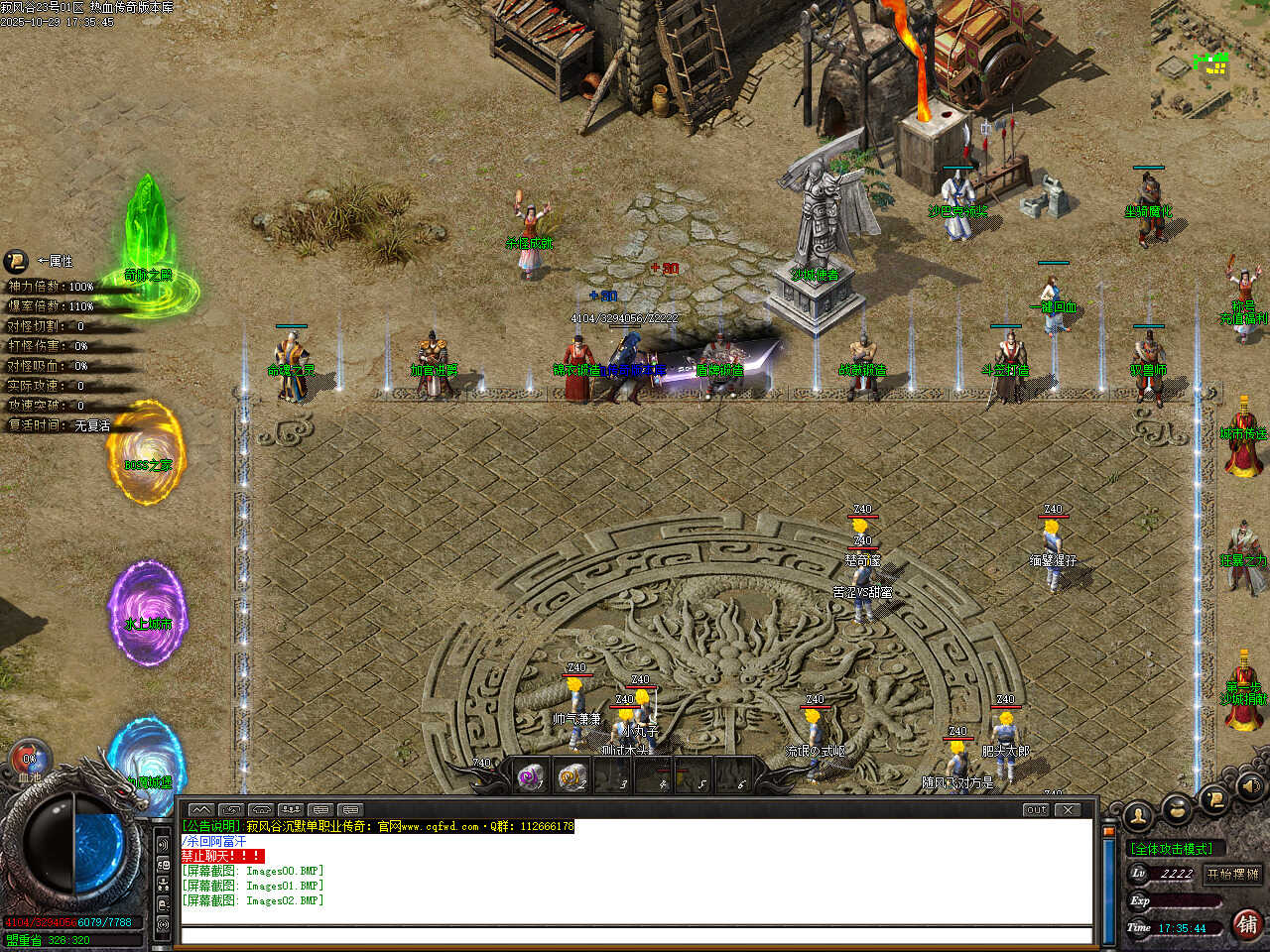Click the 开始摆摊 start stall button

pyautogui.click(x=1232, y=874)
